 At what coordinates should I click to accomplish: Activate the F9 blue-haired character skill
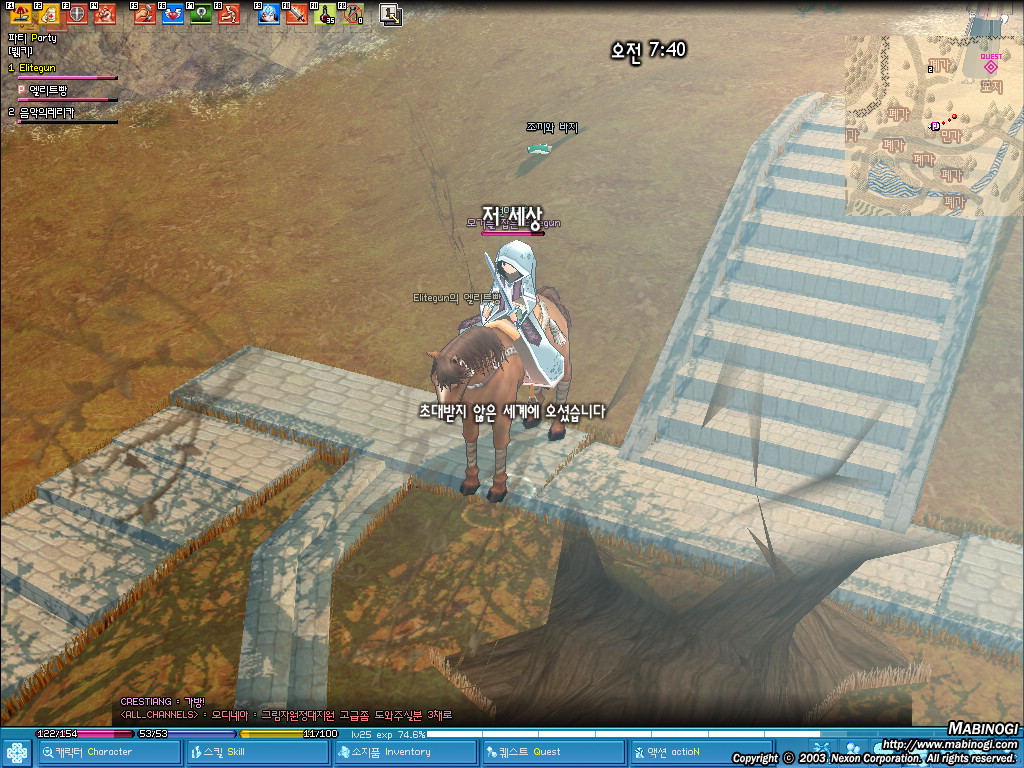(268, 14)
